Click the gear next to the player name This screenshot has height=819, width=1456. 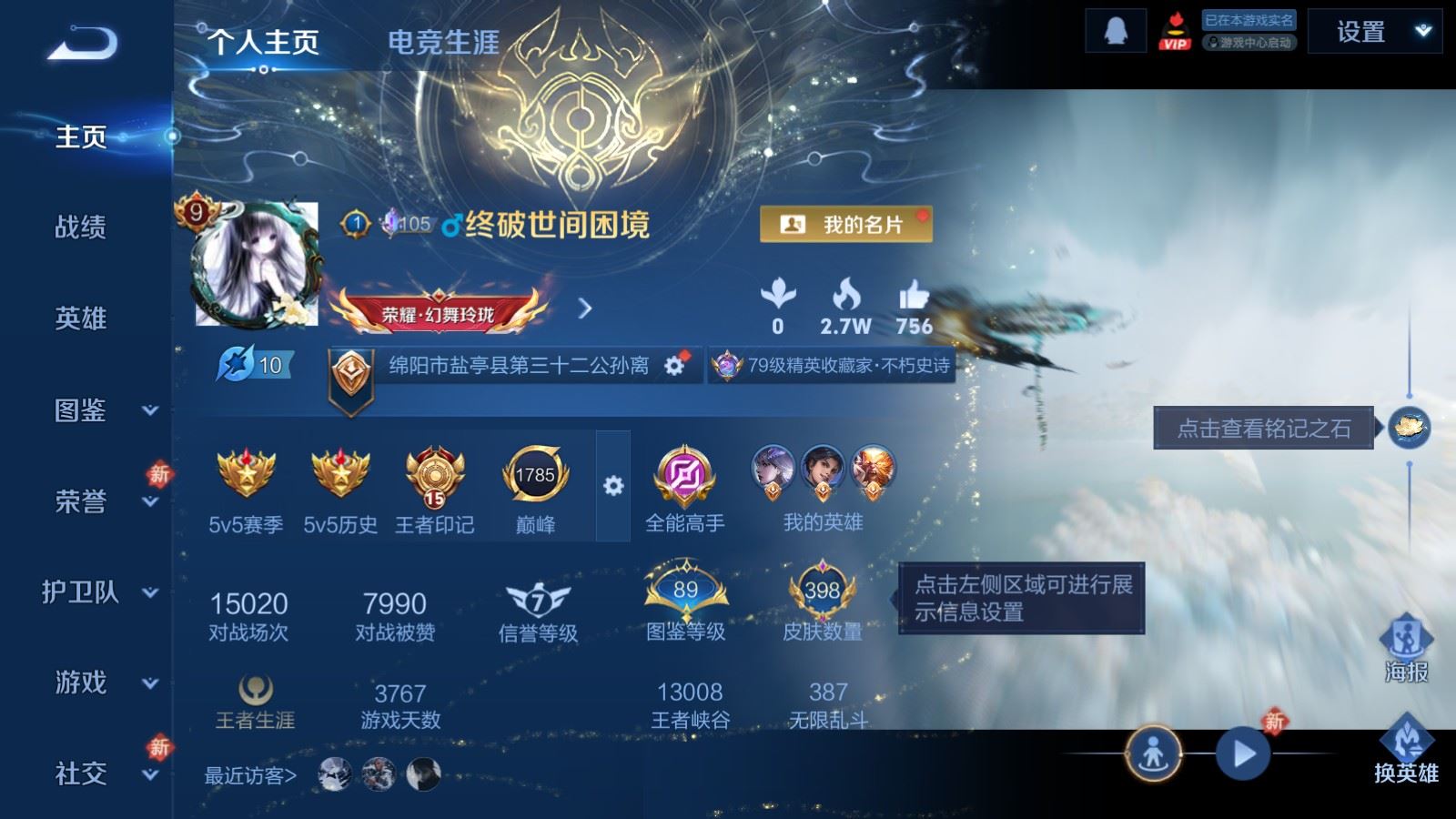click(672, 365)
